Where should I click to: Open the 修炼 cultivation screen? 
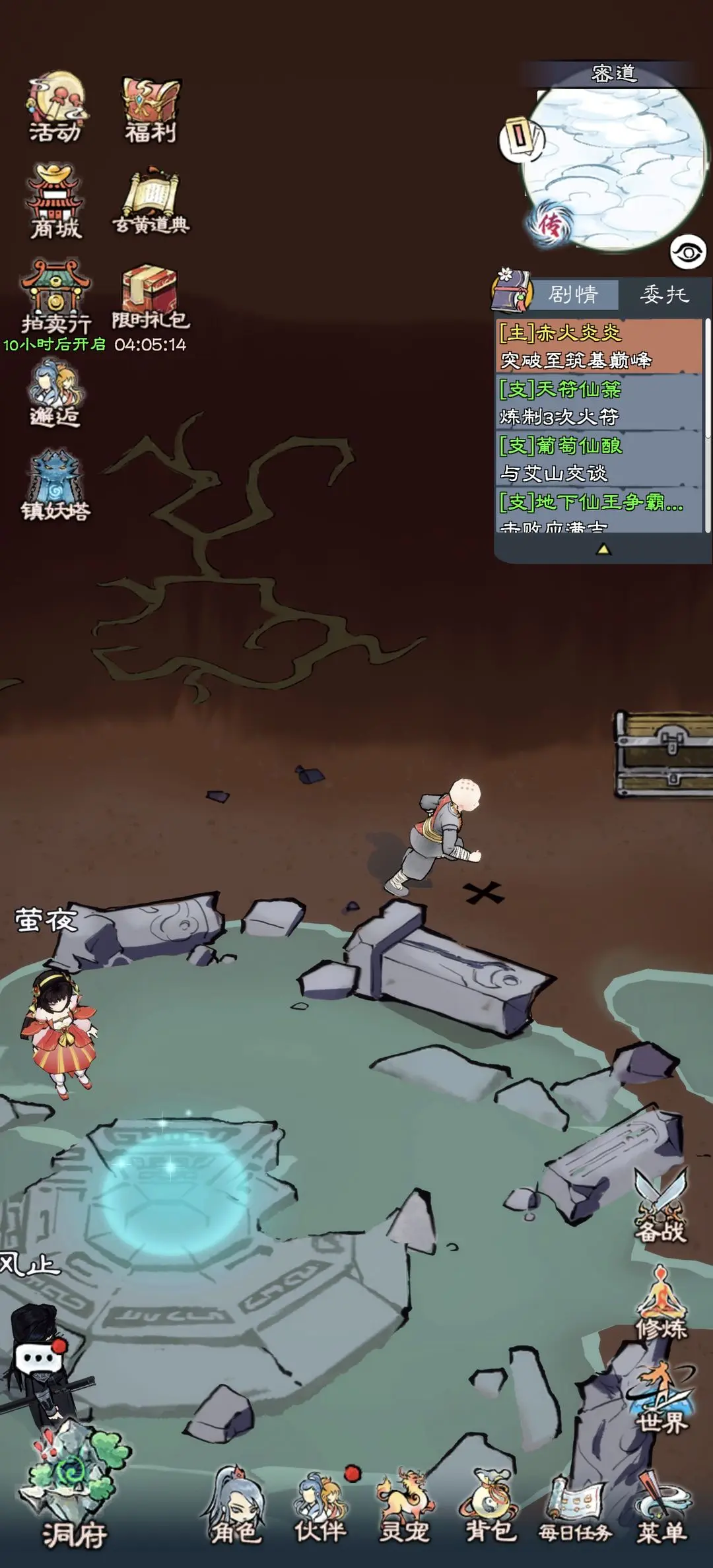pyautogui.click(x=662, y=1303)
